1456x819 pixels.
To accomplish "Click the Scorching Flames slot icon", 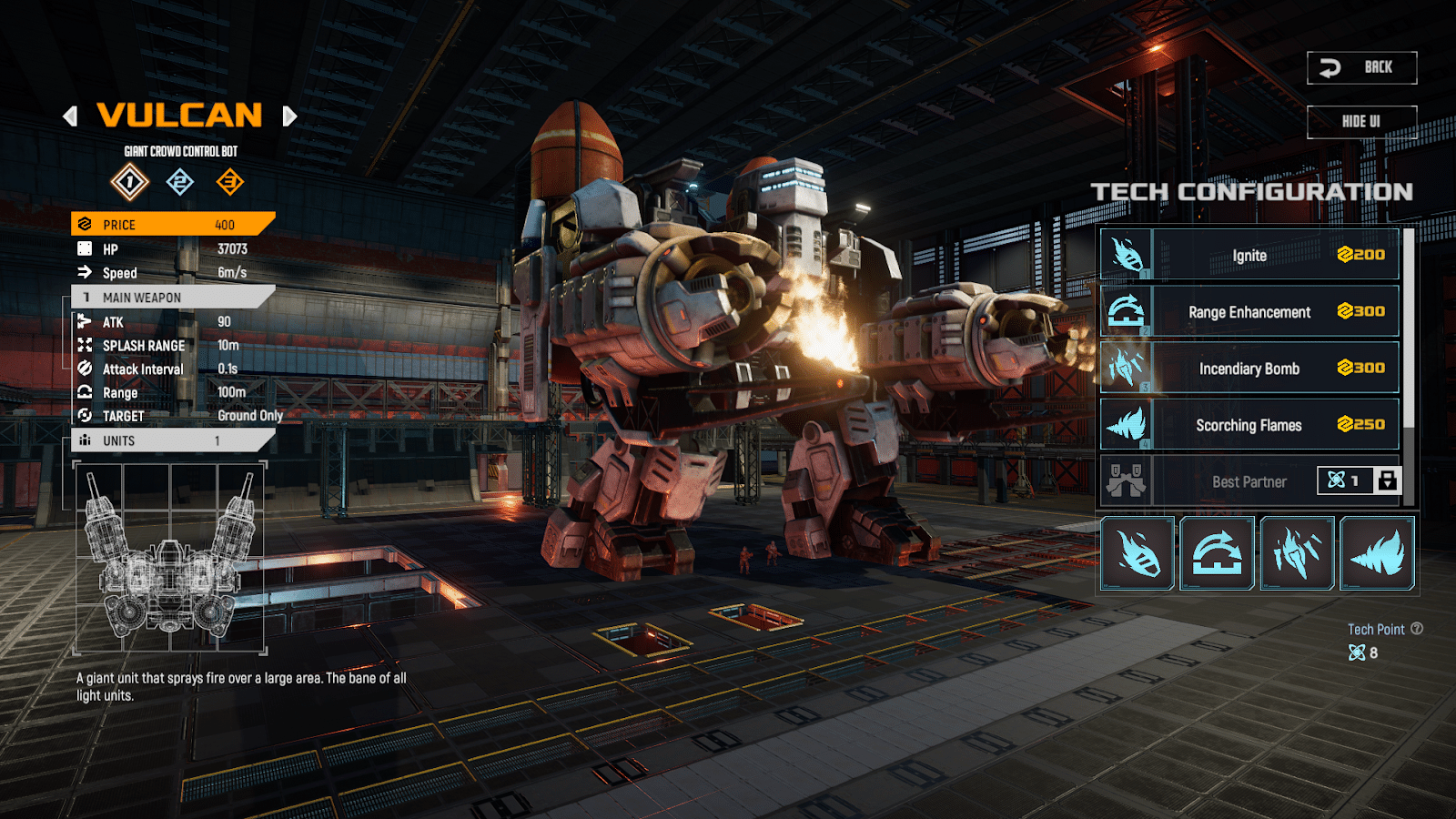I will click(x=1377, y=553).
